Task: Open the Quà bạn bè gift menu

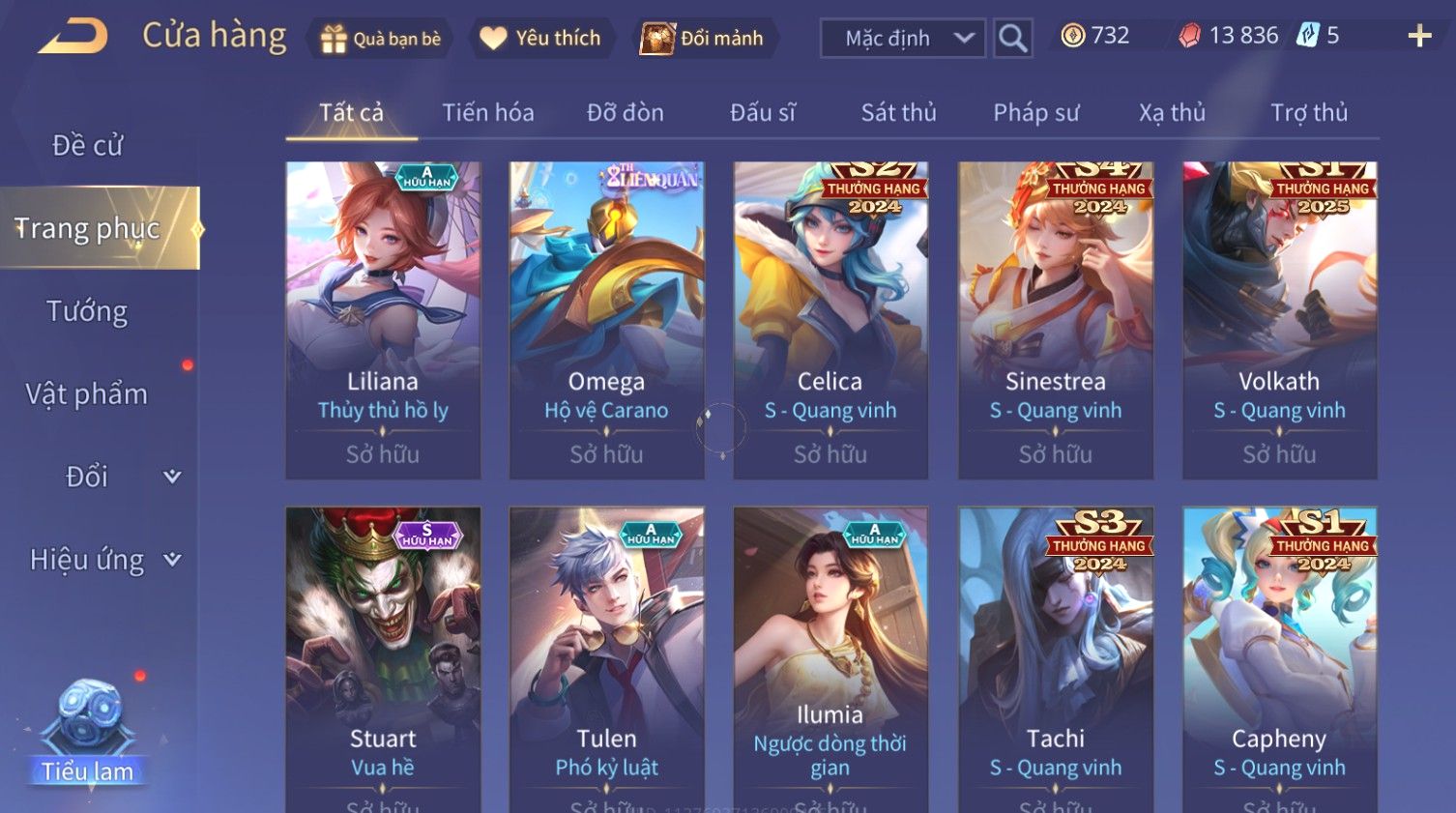Action: point(380,39)
